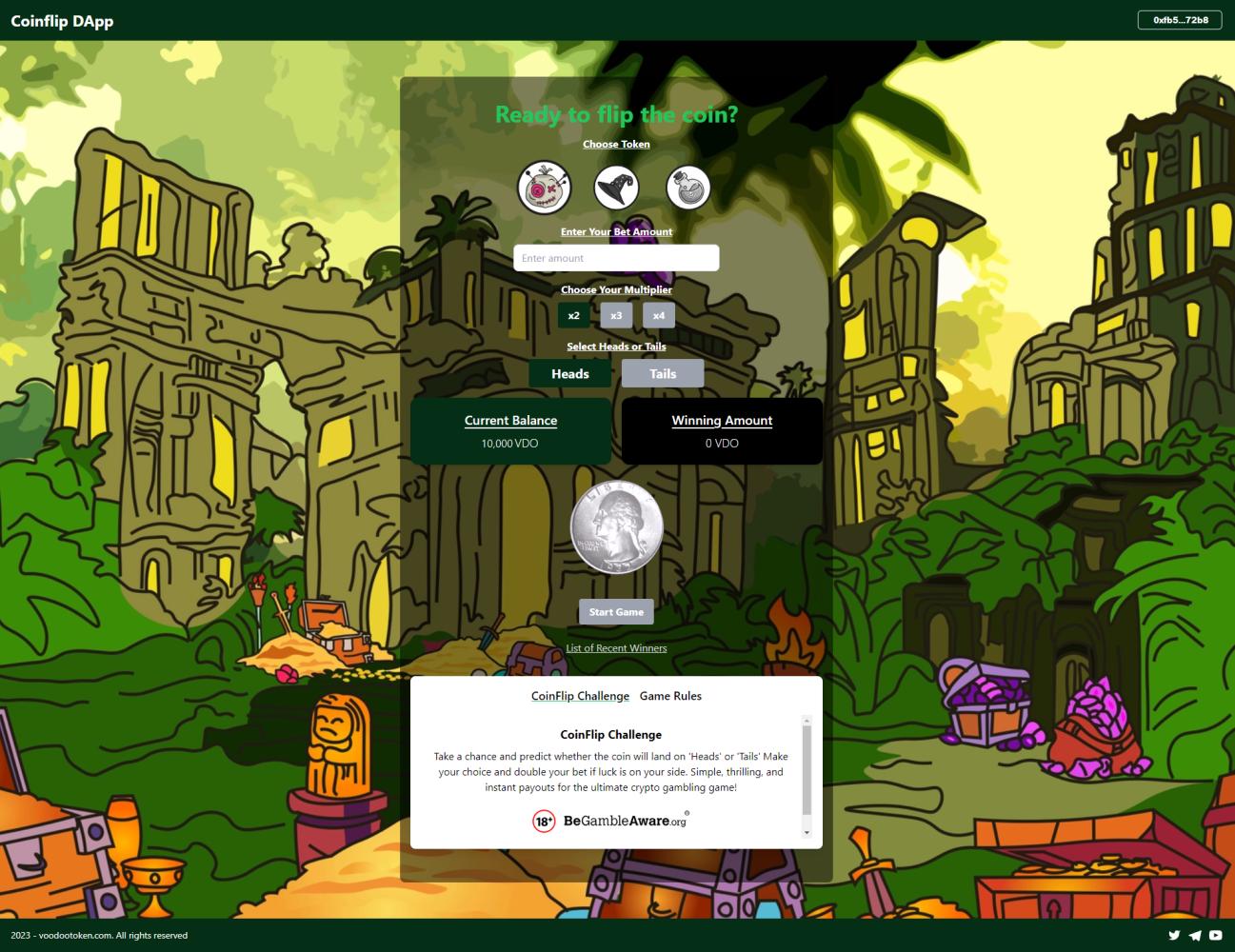
Task: Select the x4 multiplier option
Action: click(659, 315)
